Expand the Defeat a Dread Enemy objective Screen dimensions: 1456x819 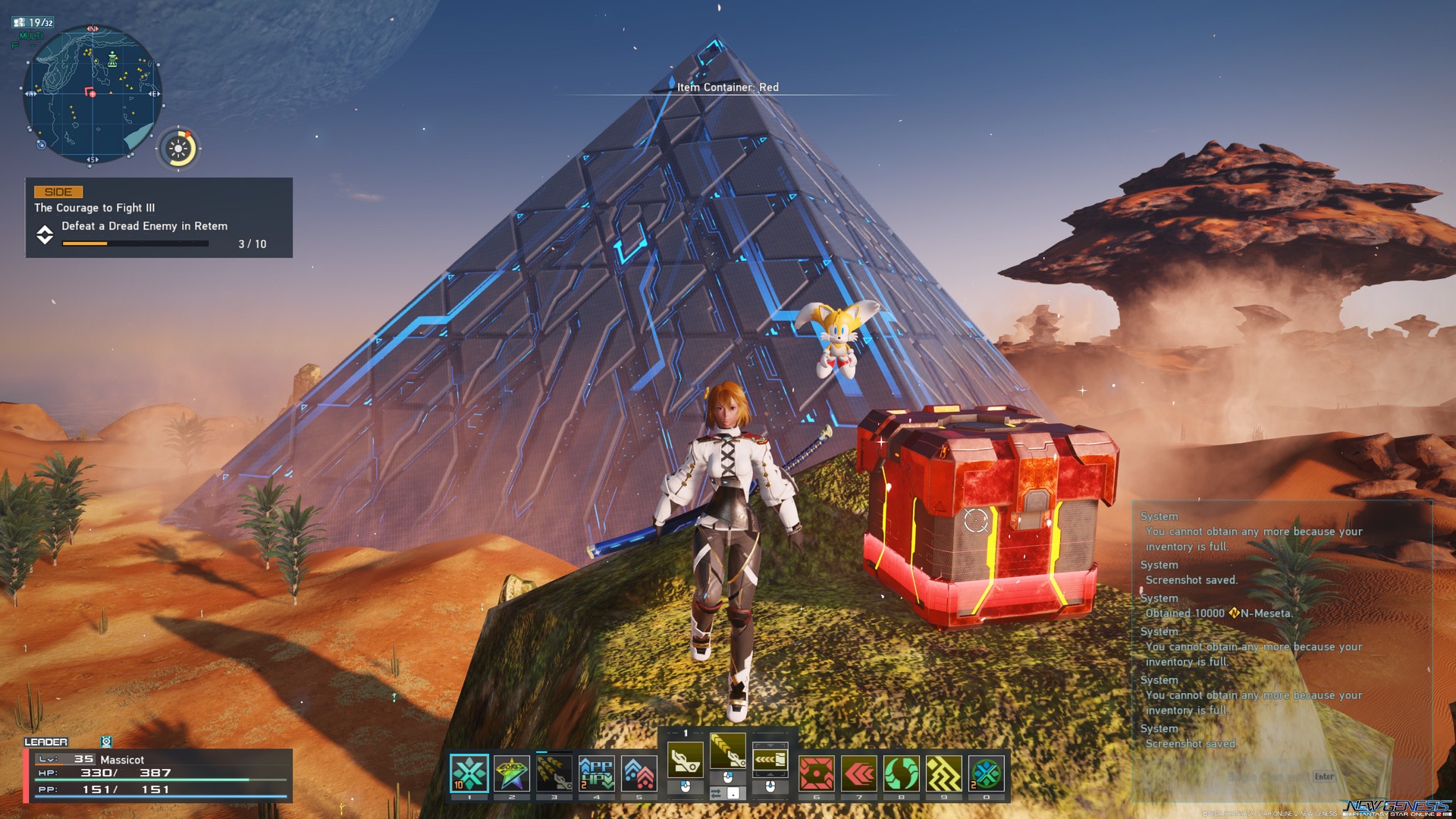45,235
